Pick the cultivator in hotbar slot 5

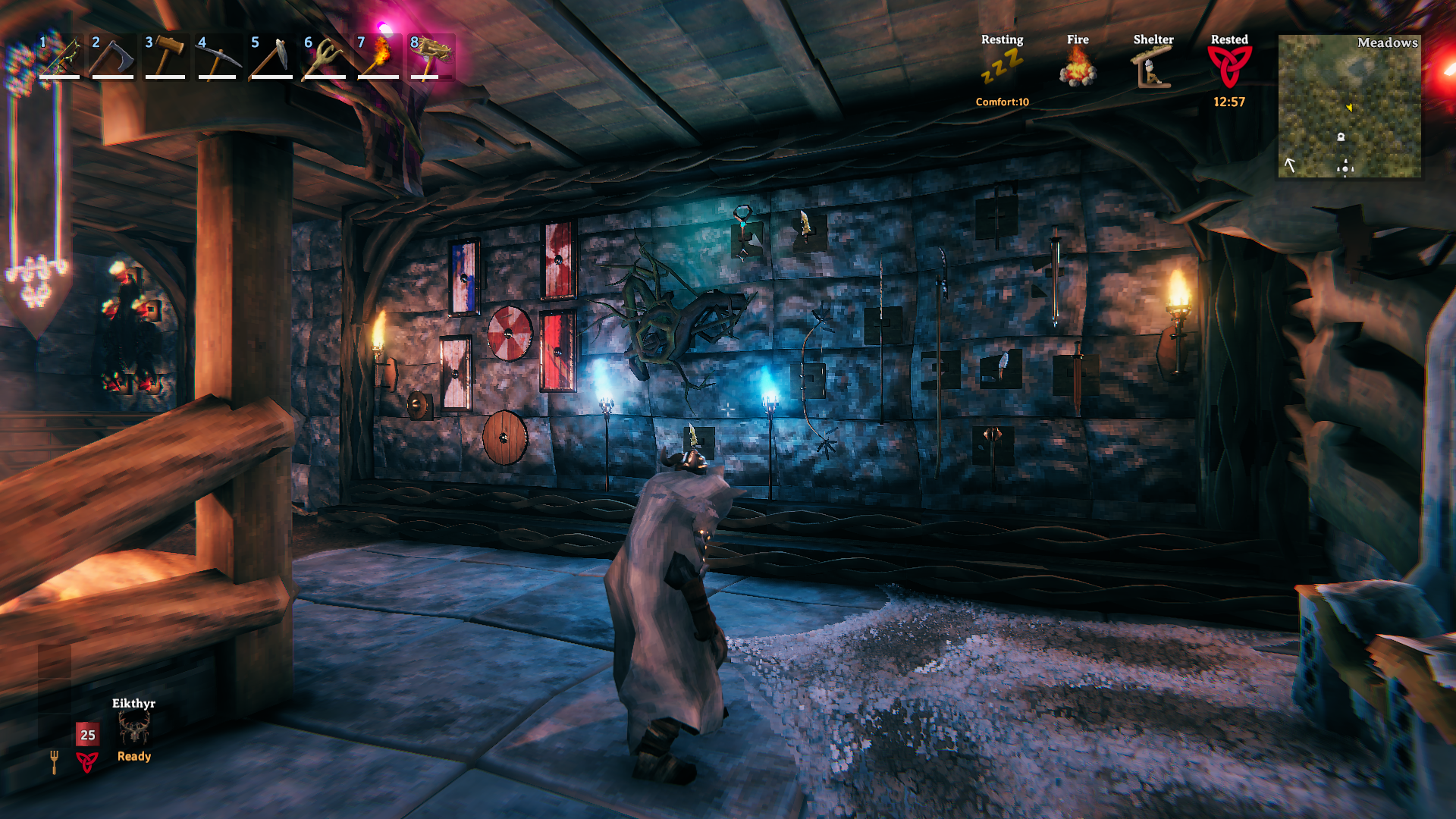pos(271,57)
